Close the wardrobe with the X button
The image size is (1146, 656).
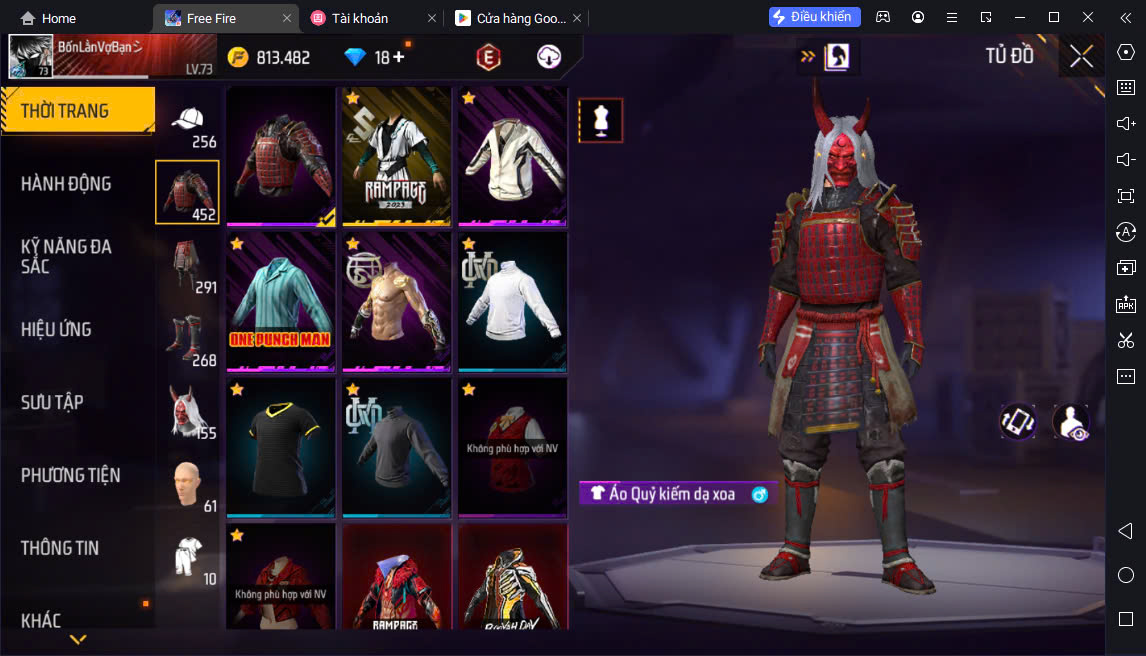[x=1081, y=56]
